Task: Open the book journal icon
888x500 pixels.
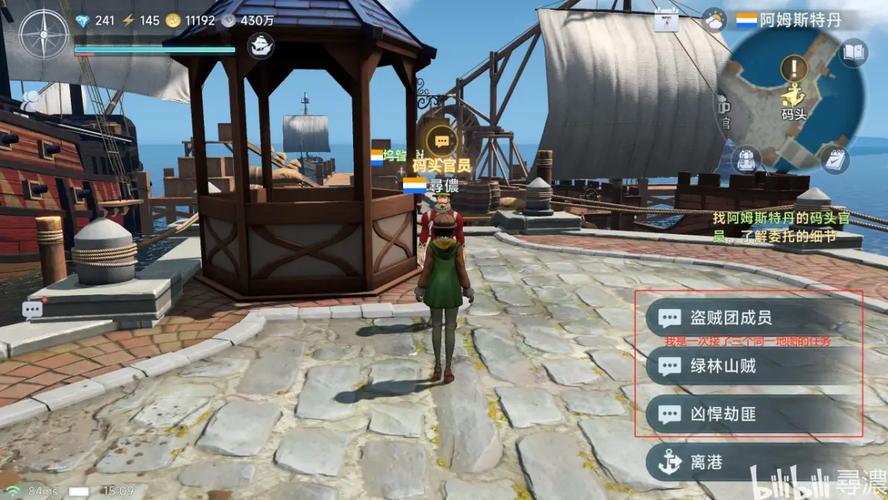Action: (x=853, y=52)
